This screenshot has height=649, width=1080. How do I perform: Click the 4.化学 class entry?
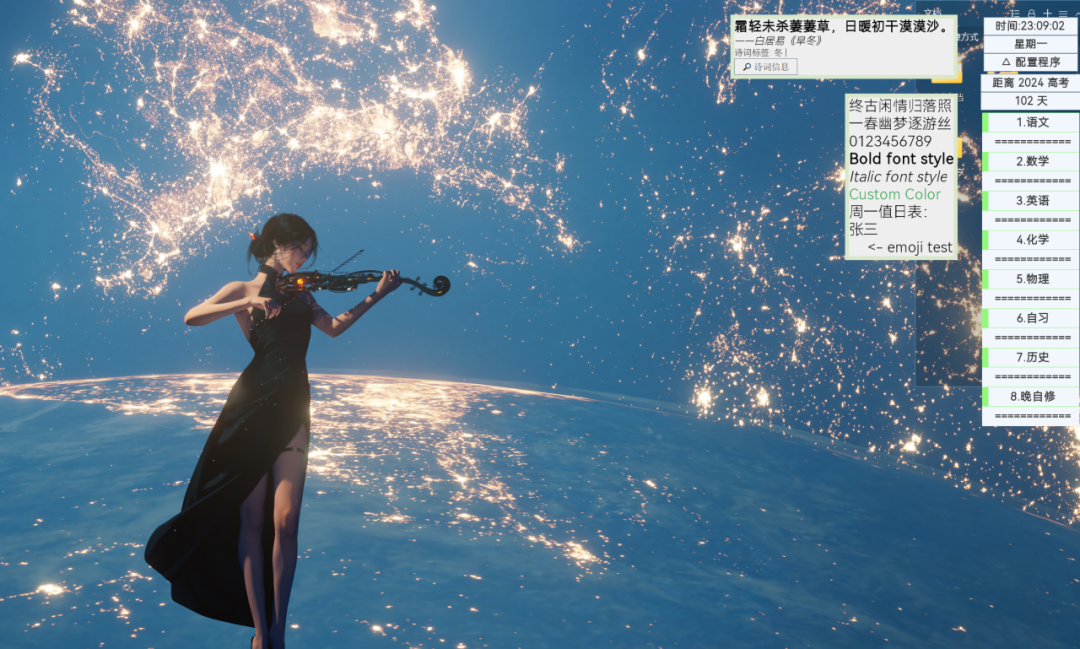(x=1032, y=240)
